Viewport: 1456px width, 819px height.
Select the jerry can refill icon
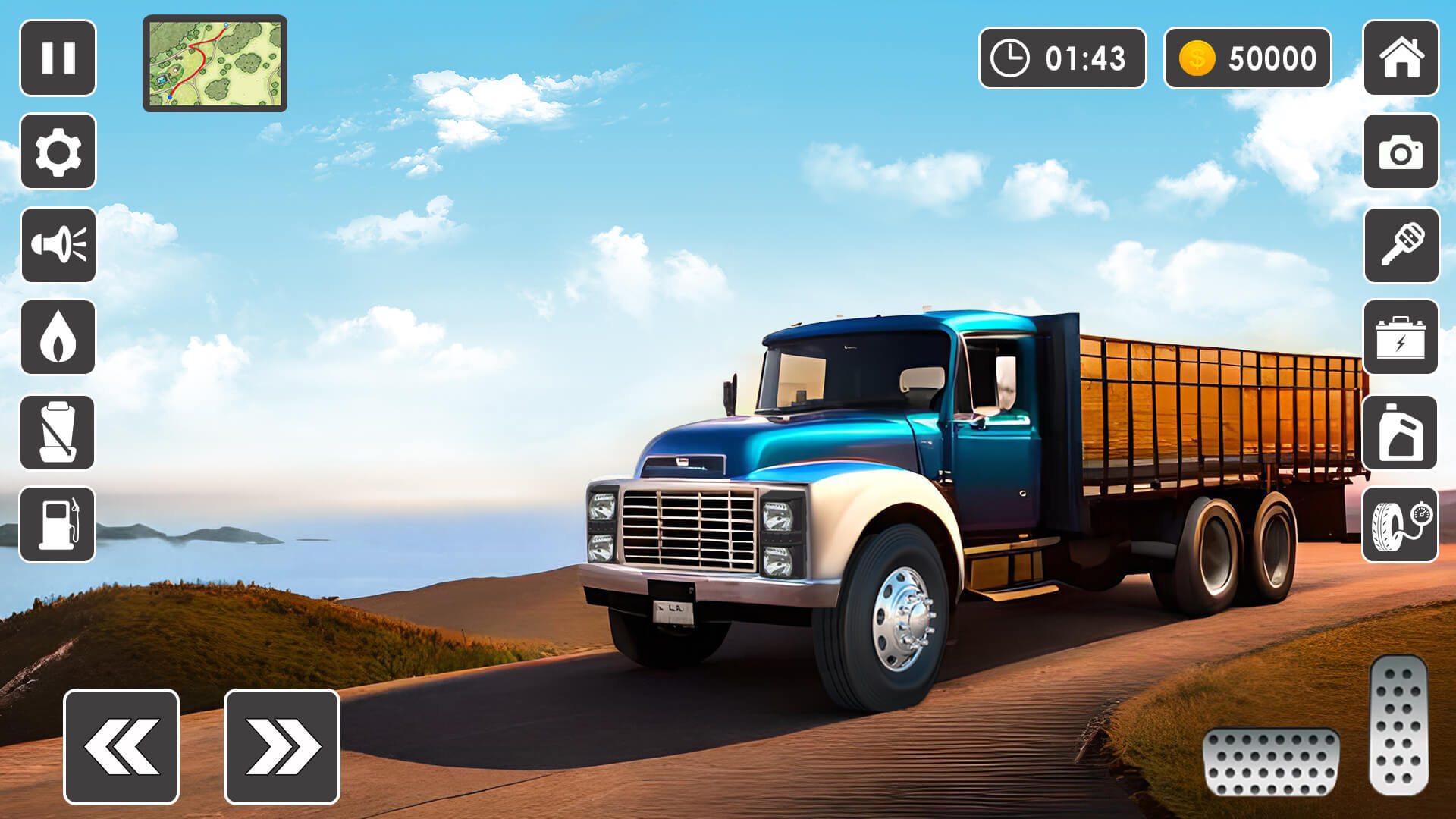58,432
